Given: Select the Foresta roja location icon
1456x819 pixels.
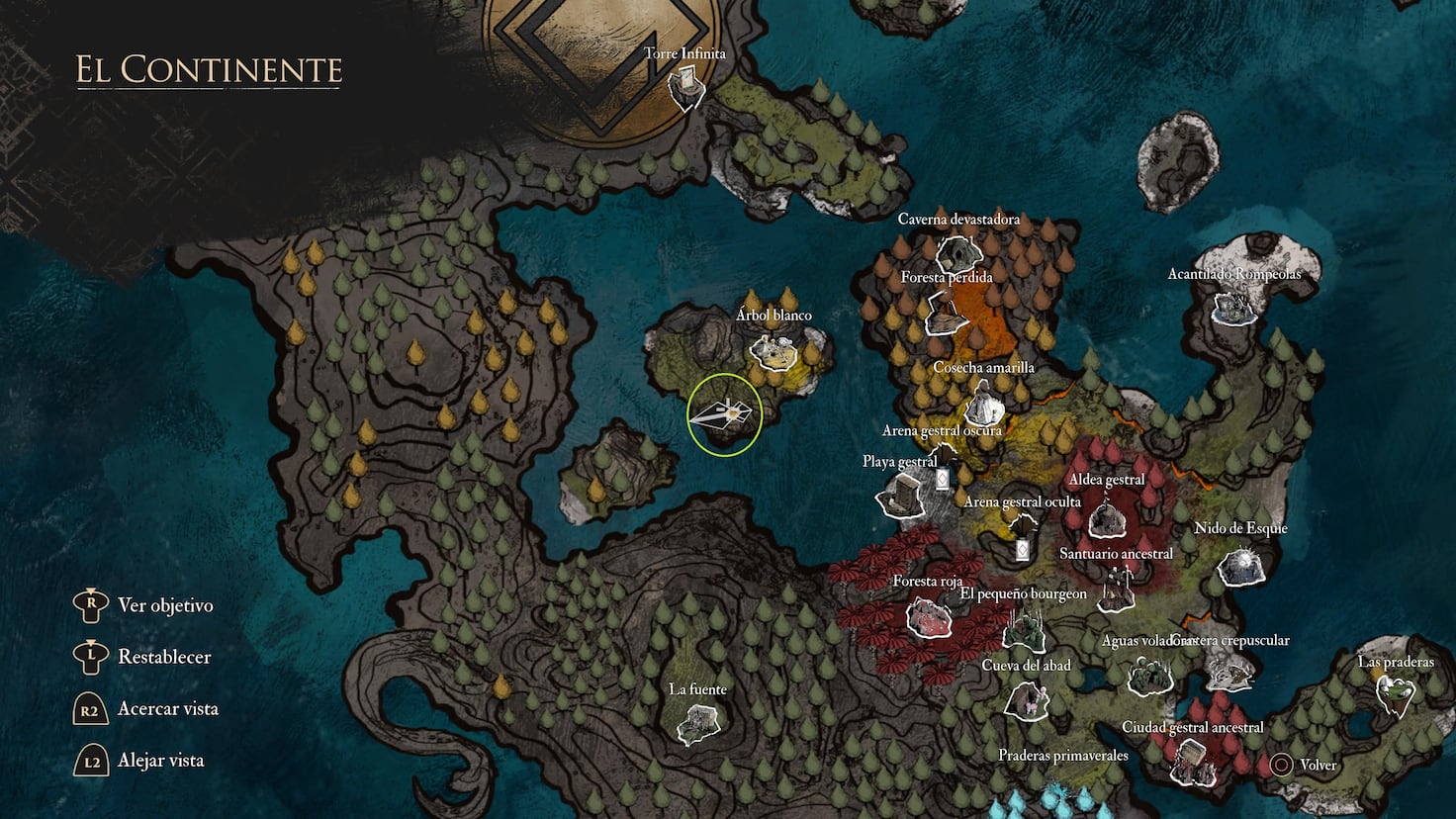Looking at the screenshot, I should (x=928, y=618).
